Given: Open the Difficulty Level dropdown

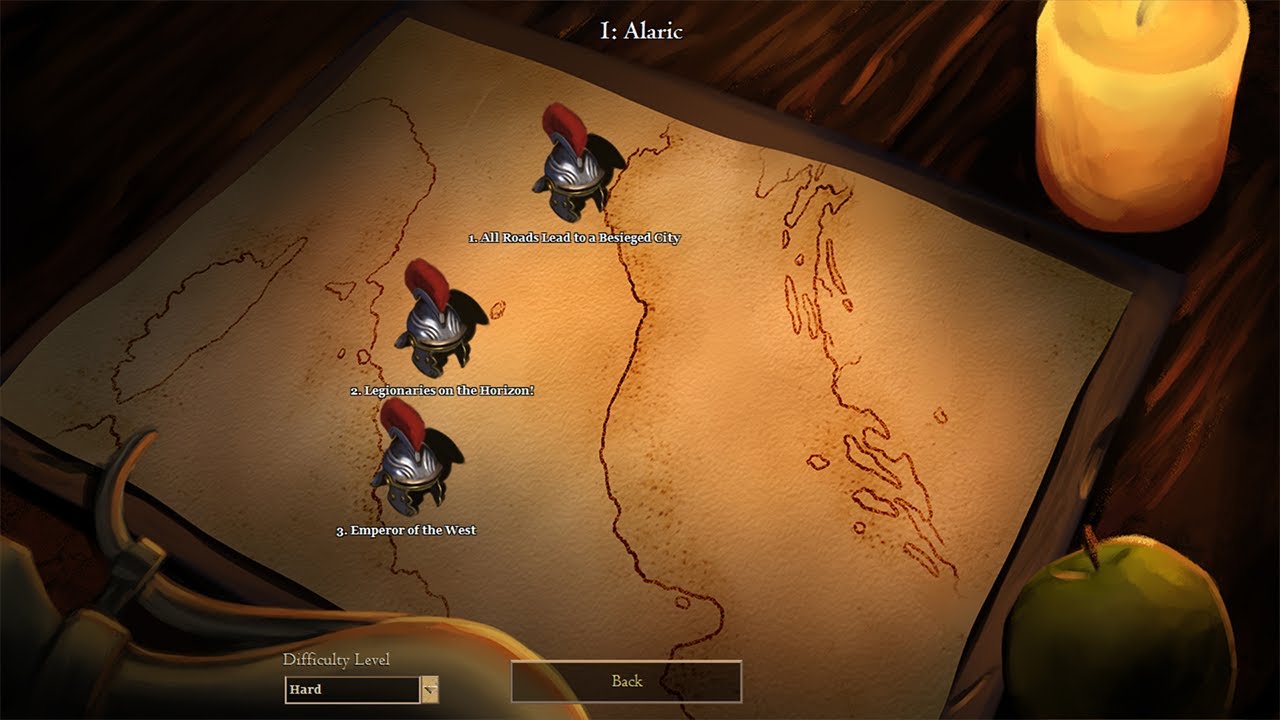Looking at the screenshot, I should [x=429, y=689].
